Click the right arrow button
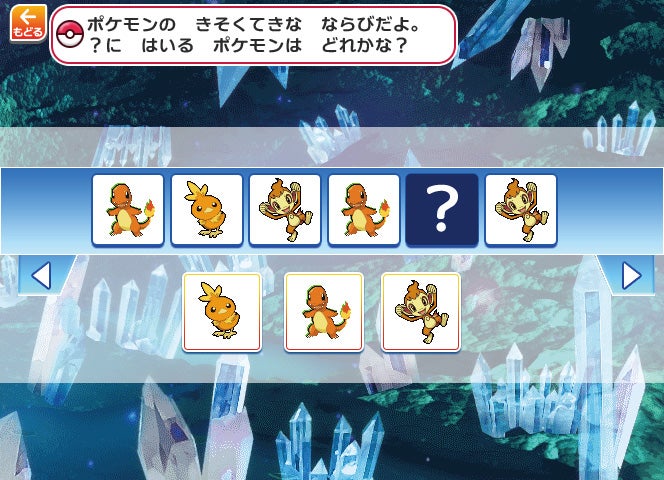 (x=631, y=275)
